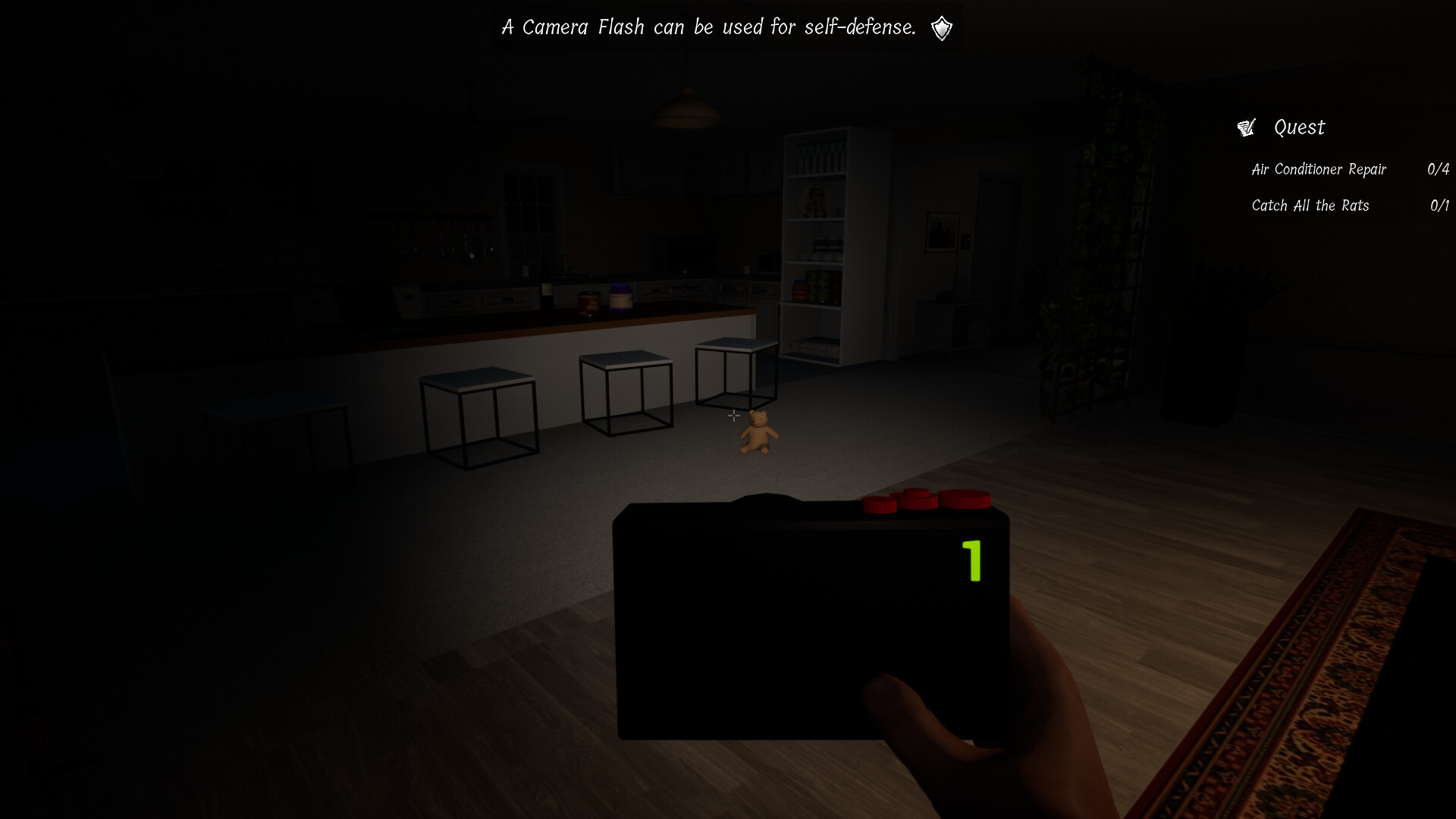
Task: Toggle the Catch All the Rats quest tracker
Action: pyautogui.click(x=1310, y=205)
